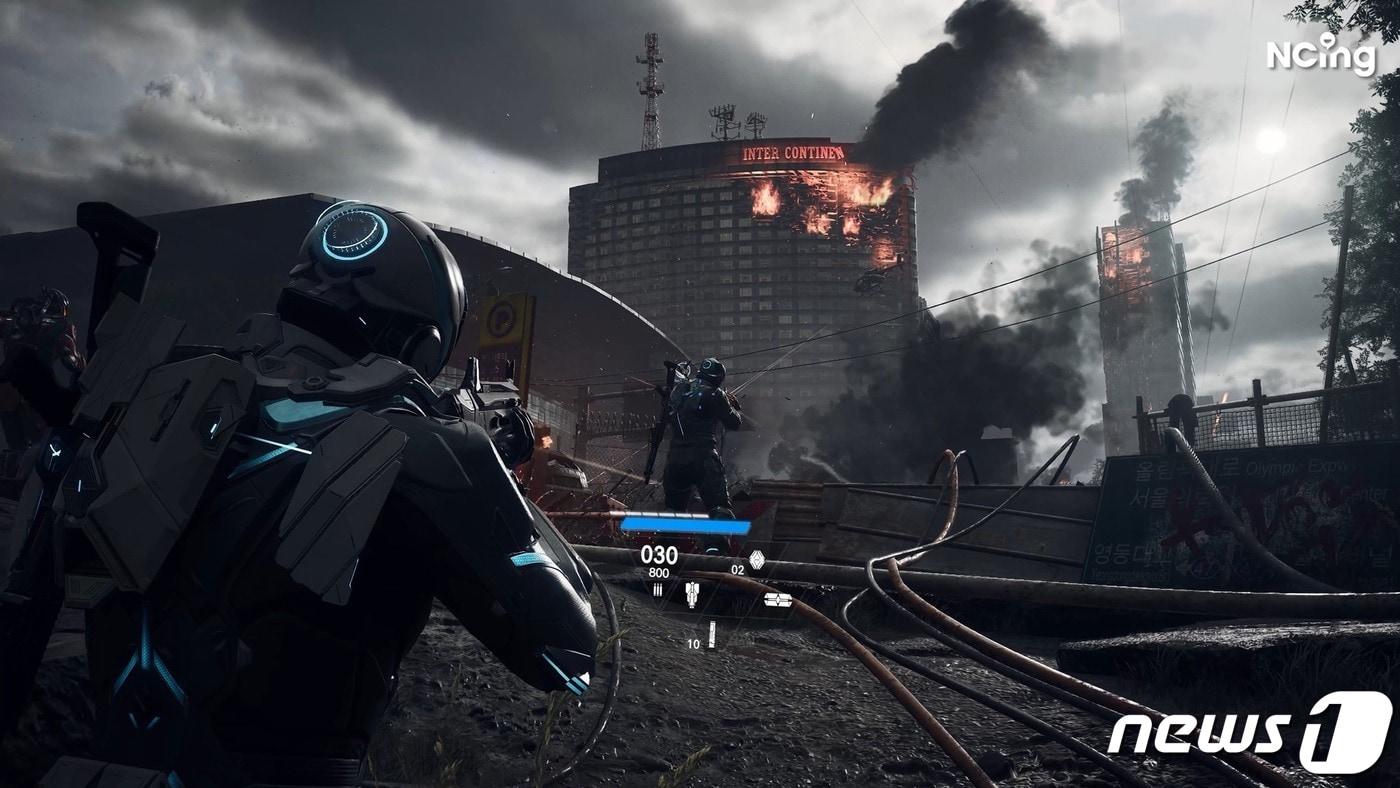This screenshot has width=1400, height=788.
Task: Choose the horizontal capsule gadget icon
Action: pyautogui.click(x=777, y=600)
